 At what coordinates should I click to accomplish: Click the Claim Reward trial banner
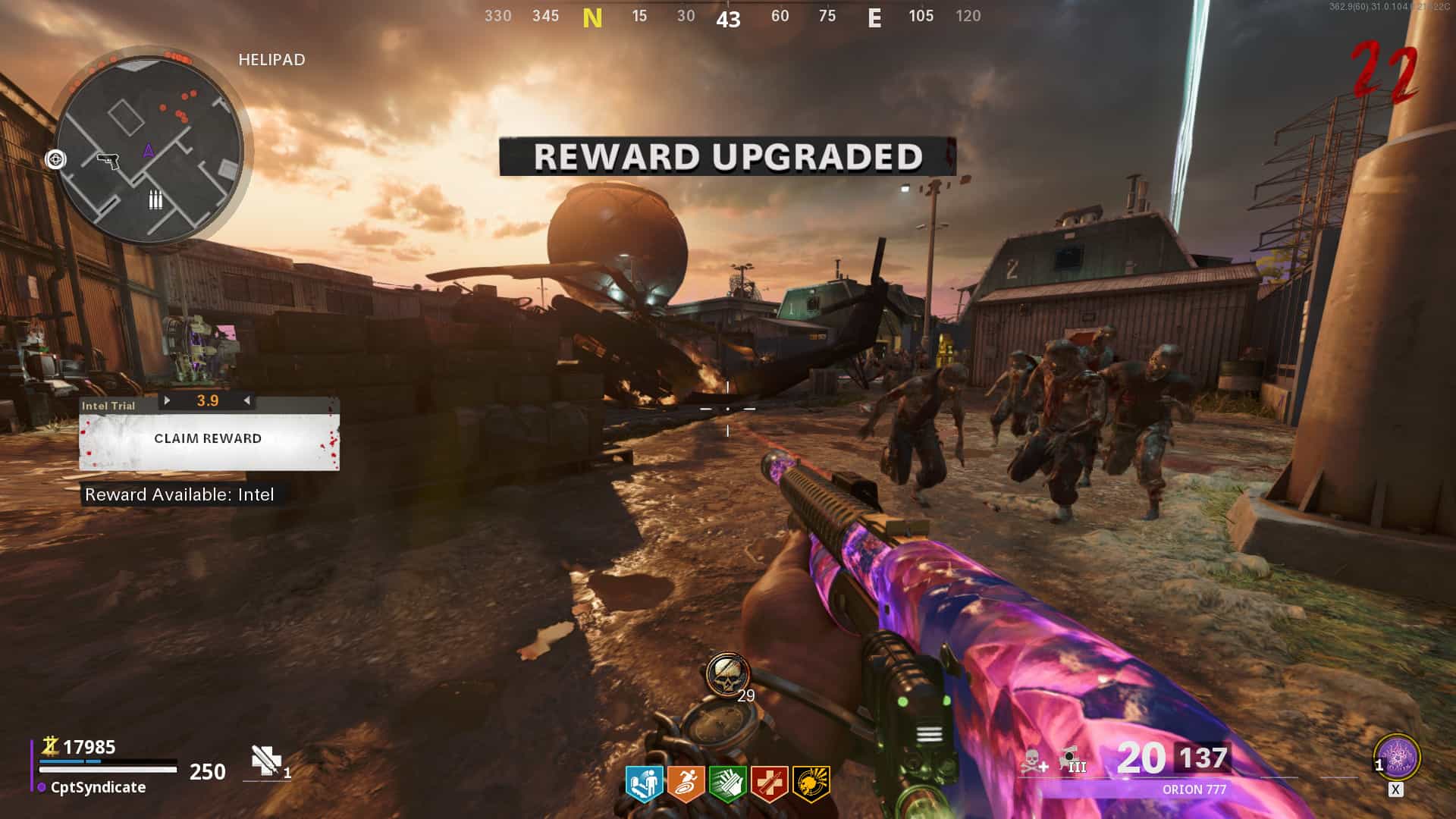pos(209,439)
